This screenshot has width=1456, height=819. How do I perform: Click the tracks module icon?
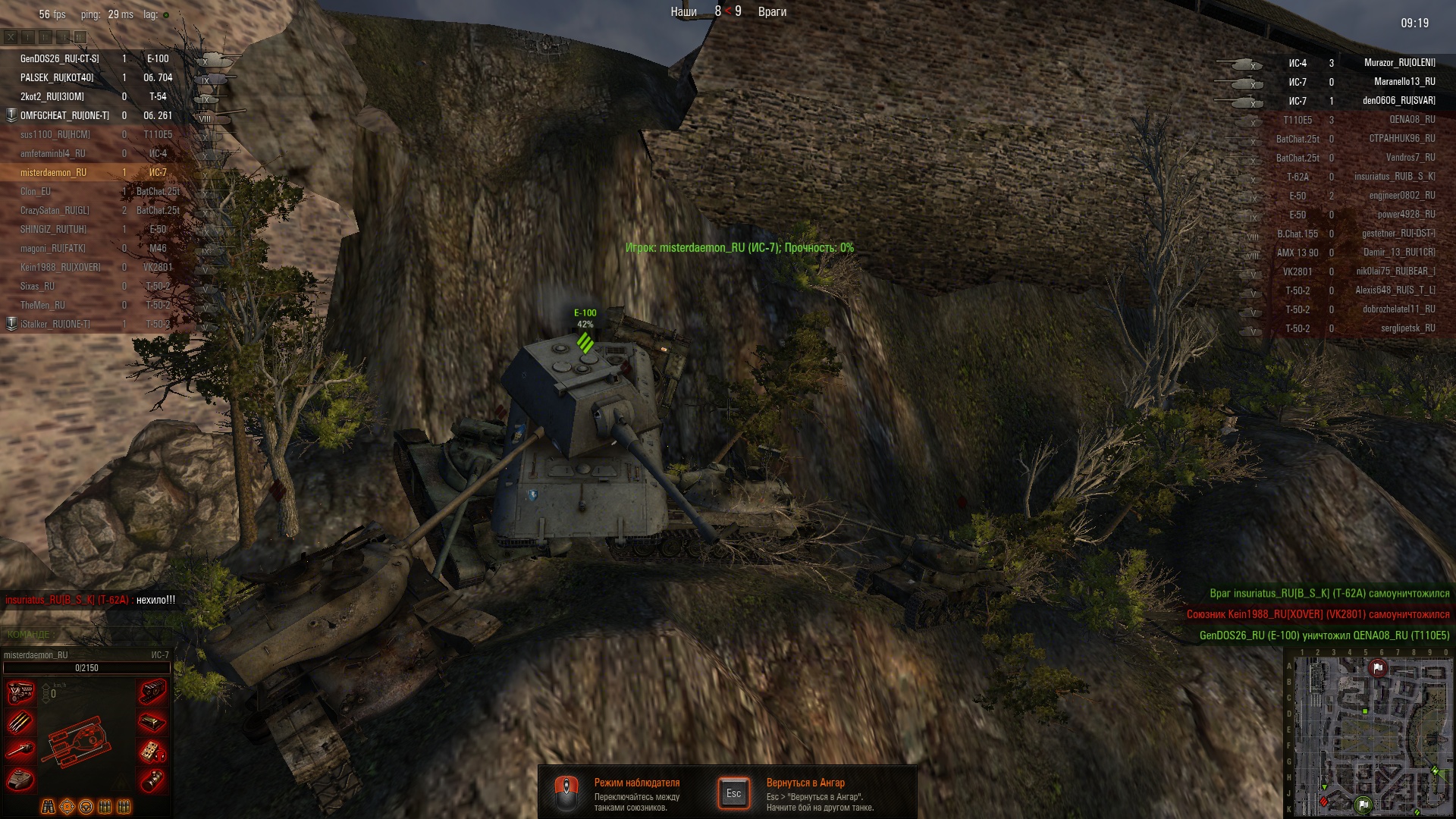(x=152, y=692)
